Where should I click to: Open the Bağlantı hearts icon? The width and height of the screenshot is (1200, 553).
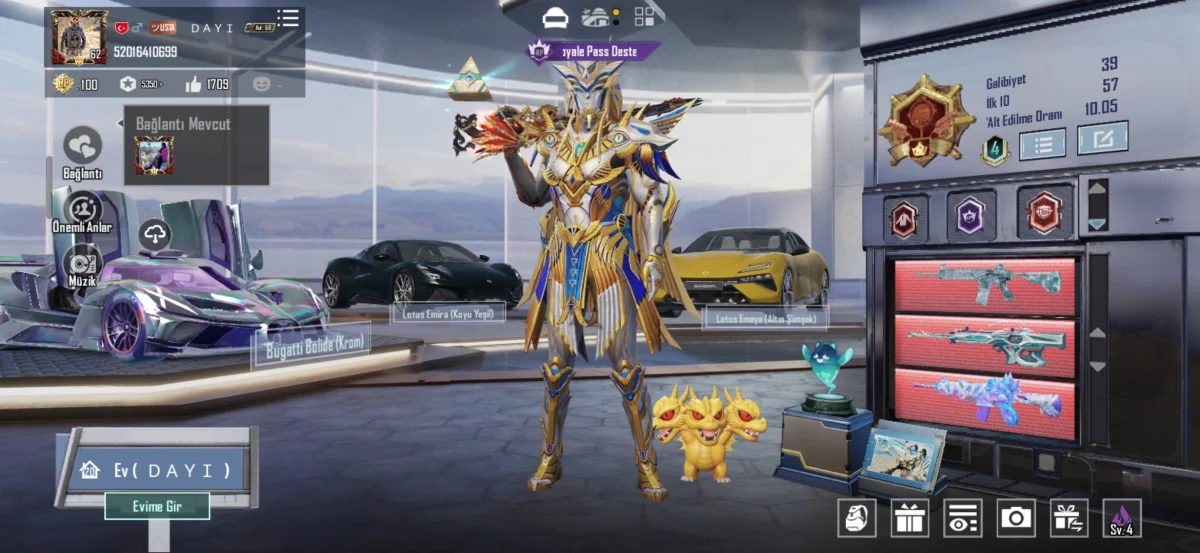(83, 146)
